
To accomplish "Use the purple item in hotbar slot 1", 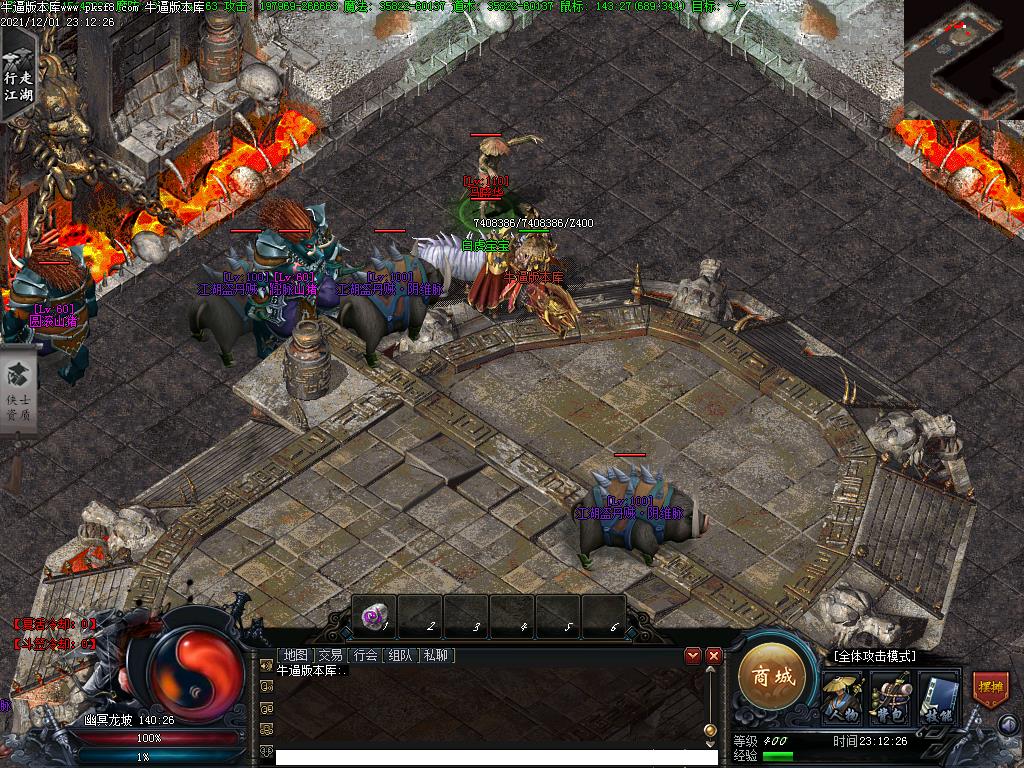I will click(373, 617).
